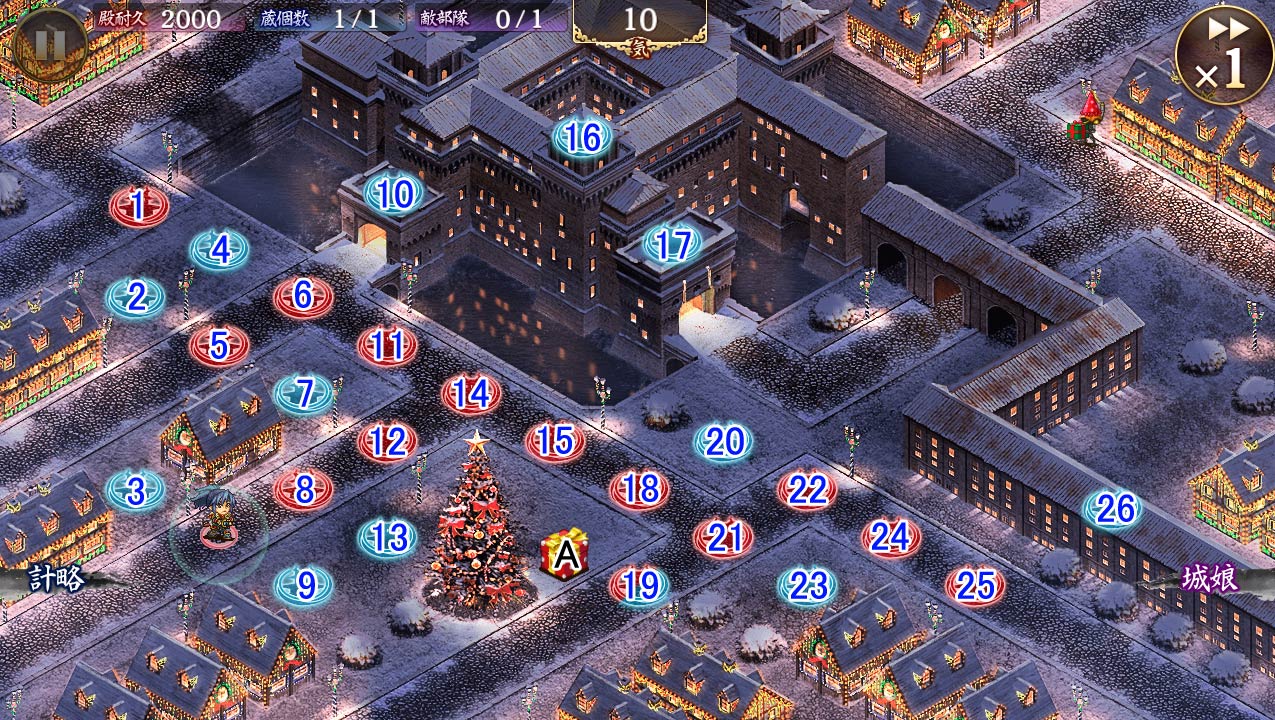Image resolution: width=1275 pixels, height=720 pixels.
Task: Select red deployment tile 15
Action: 555,441
